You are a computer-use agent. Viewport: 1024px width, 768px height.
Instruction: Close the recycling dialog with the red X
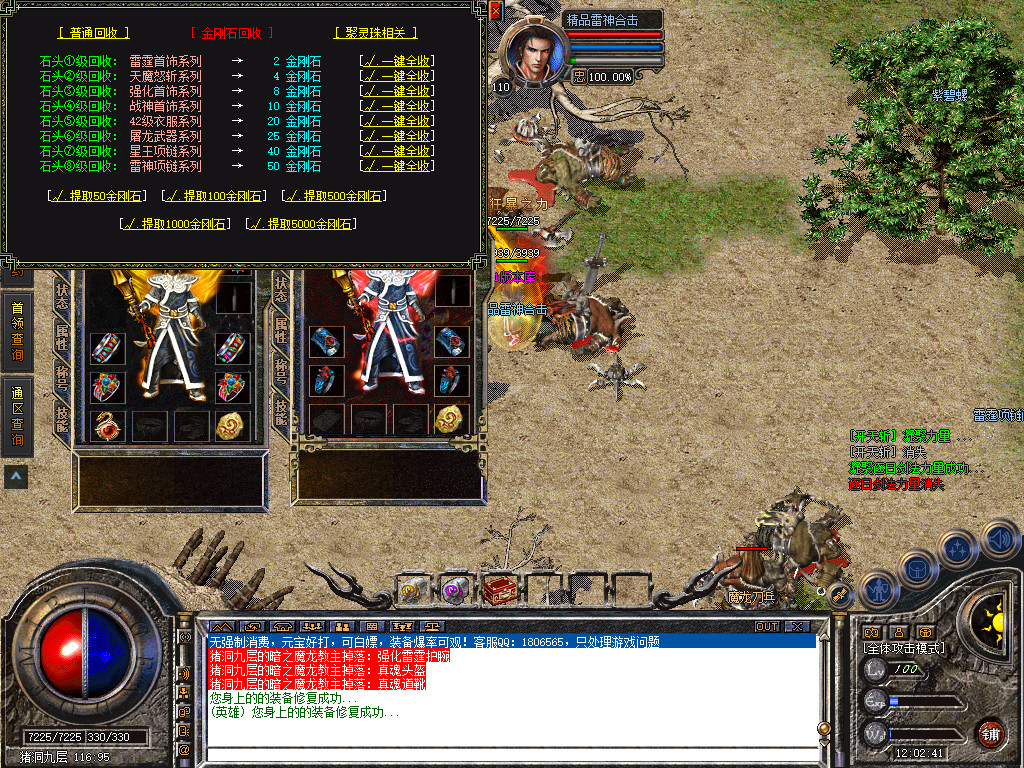496,12
